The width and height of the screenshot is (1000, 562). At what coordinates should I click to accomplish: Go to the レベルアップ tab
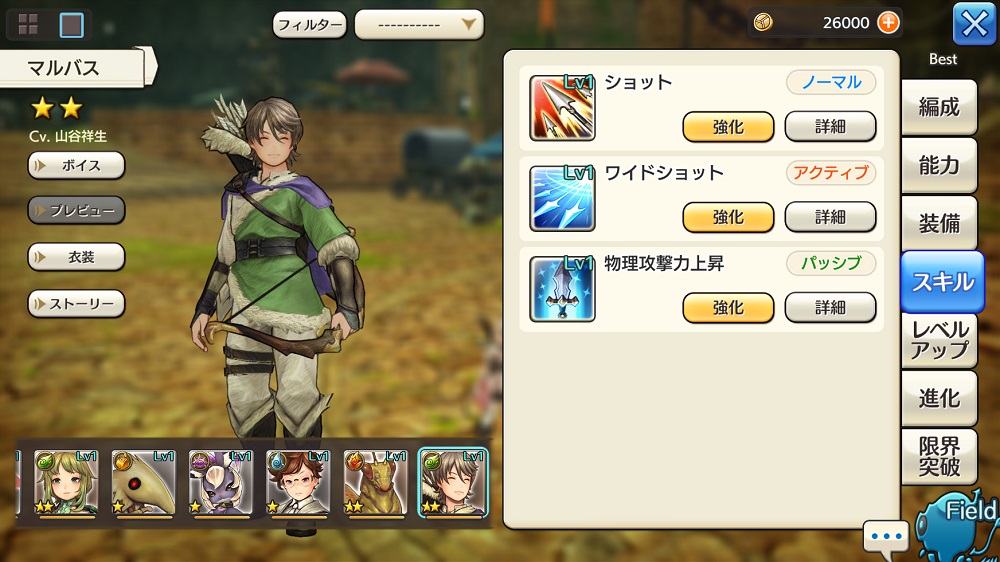(938, 340)
